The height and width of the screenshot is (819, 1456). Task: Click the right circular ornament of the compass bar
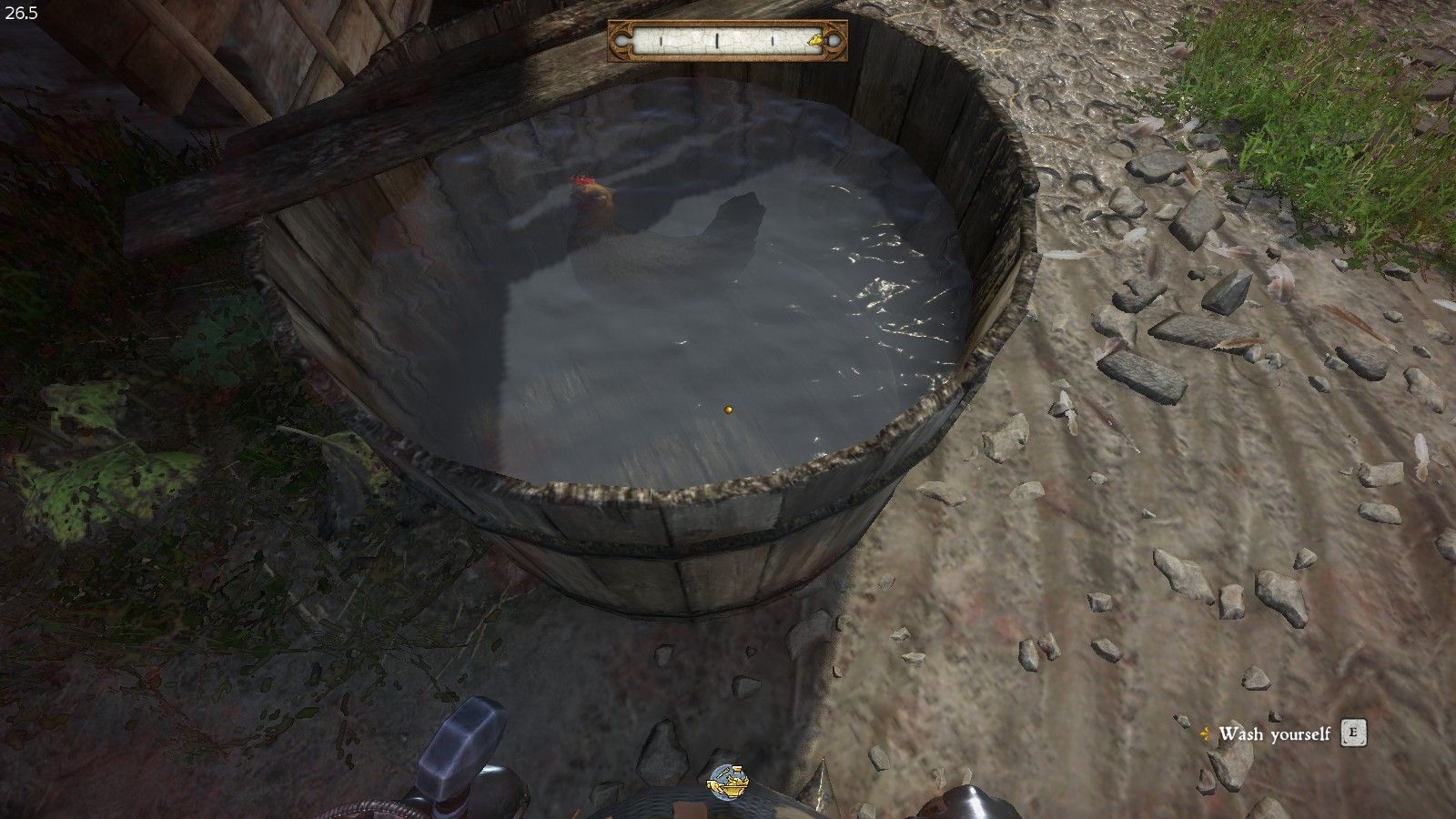coord(834,40)
